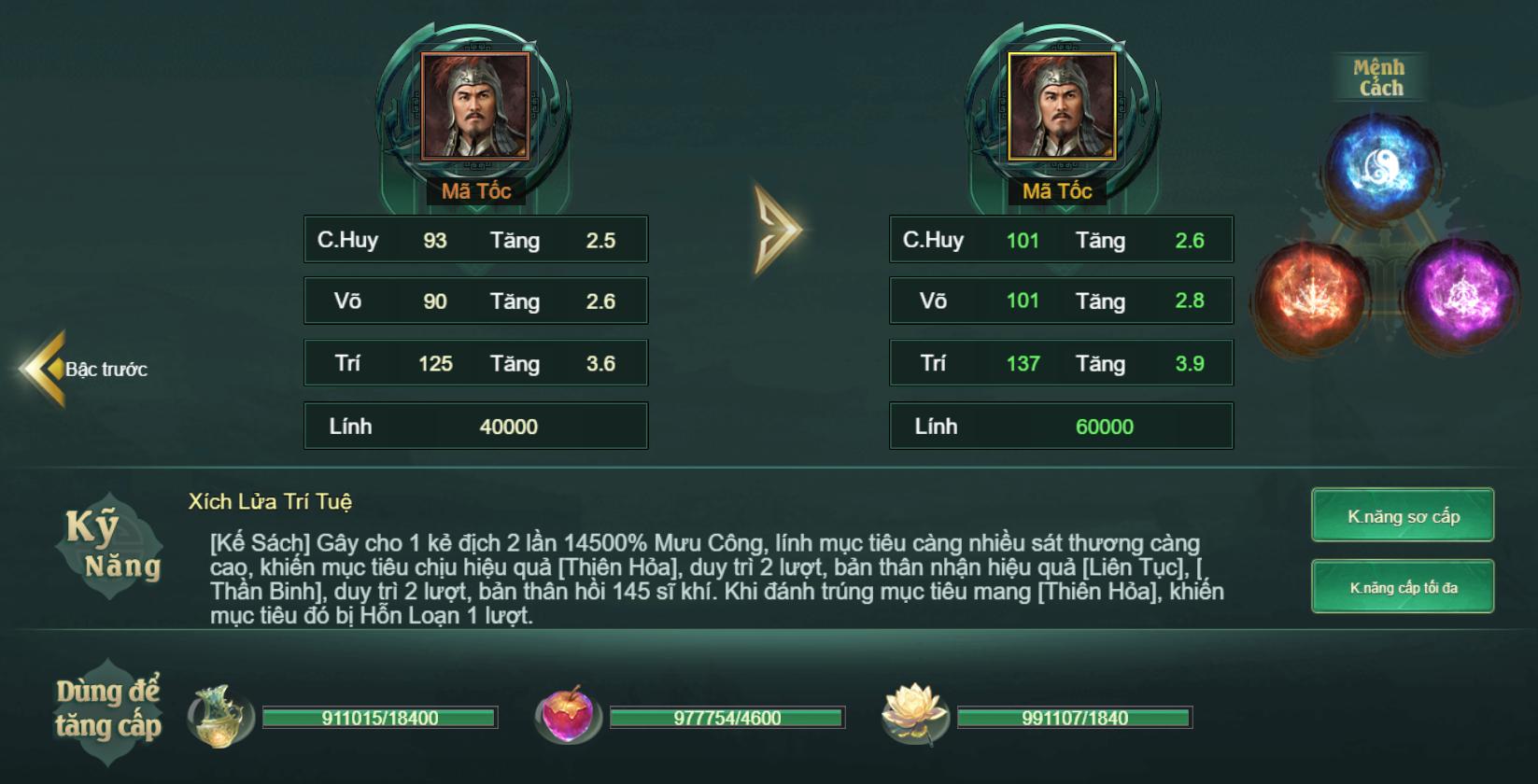Go back to Bậc trước tier

(x=84, y=369)
